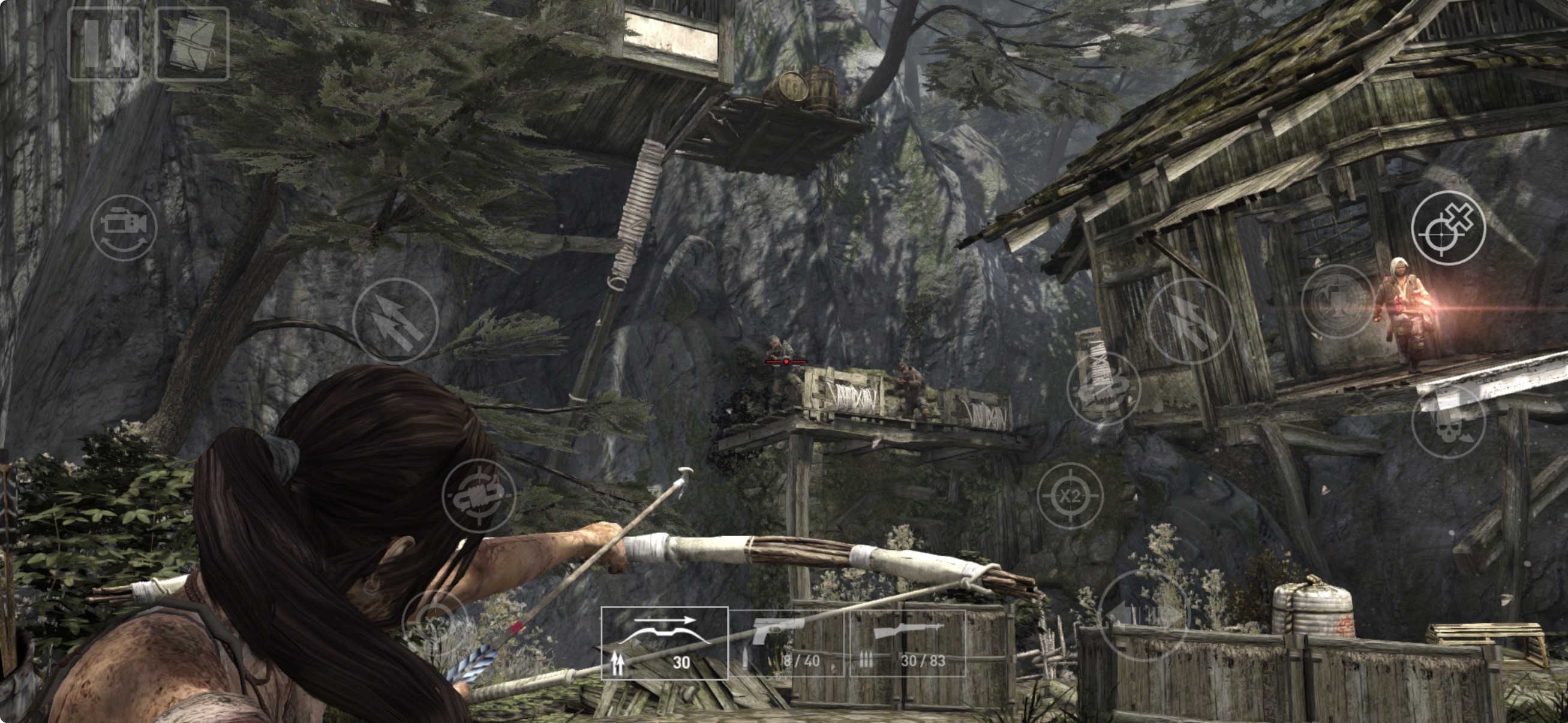
Task: Select the bow weapon slot
Action: [x=664, y=643]
